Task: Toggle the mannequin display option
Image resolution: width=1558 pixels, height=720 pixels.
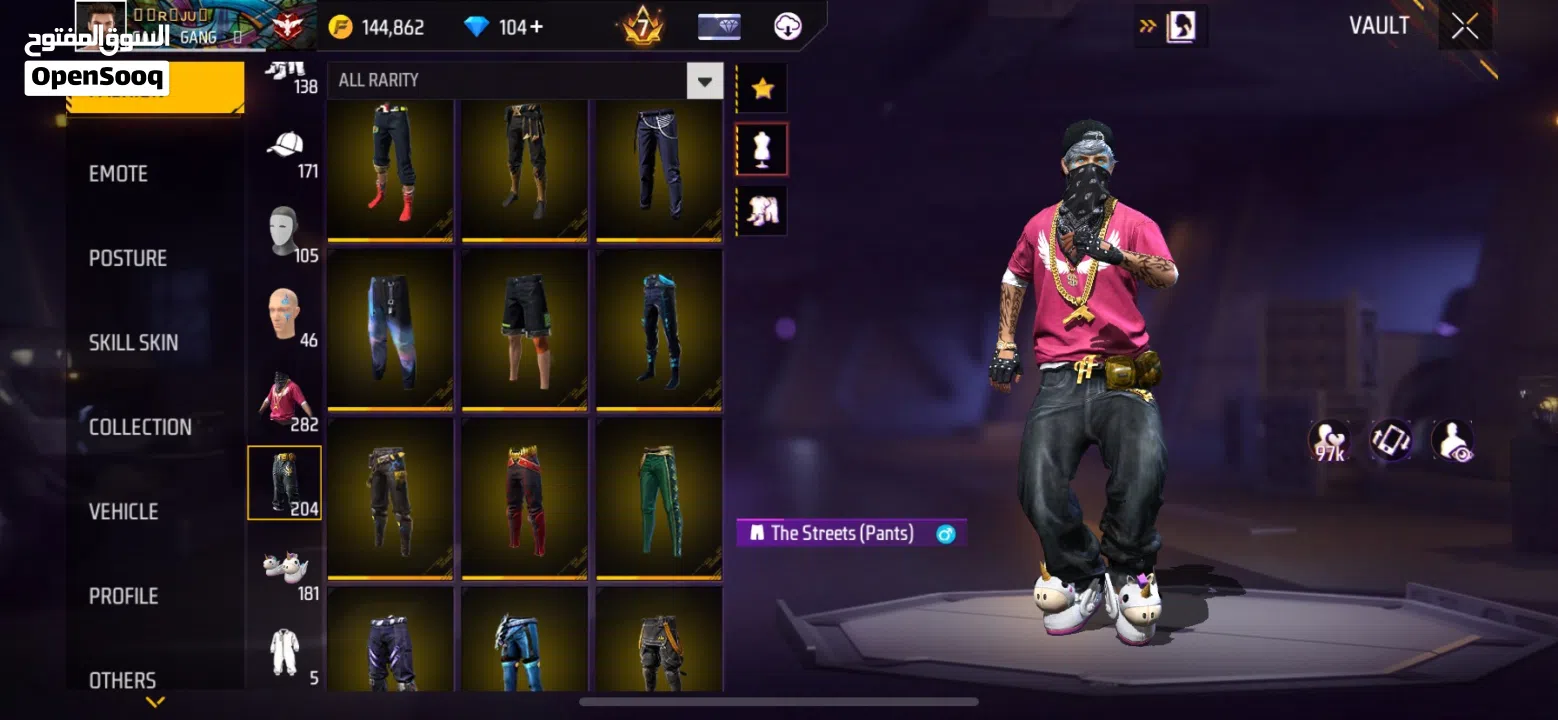Action: [761, 147]
